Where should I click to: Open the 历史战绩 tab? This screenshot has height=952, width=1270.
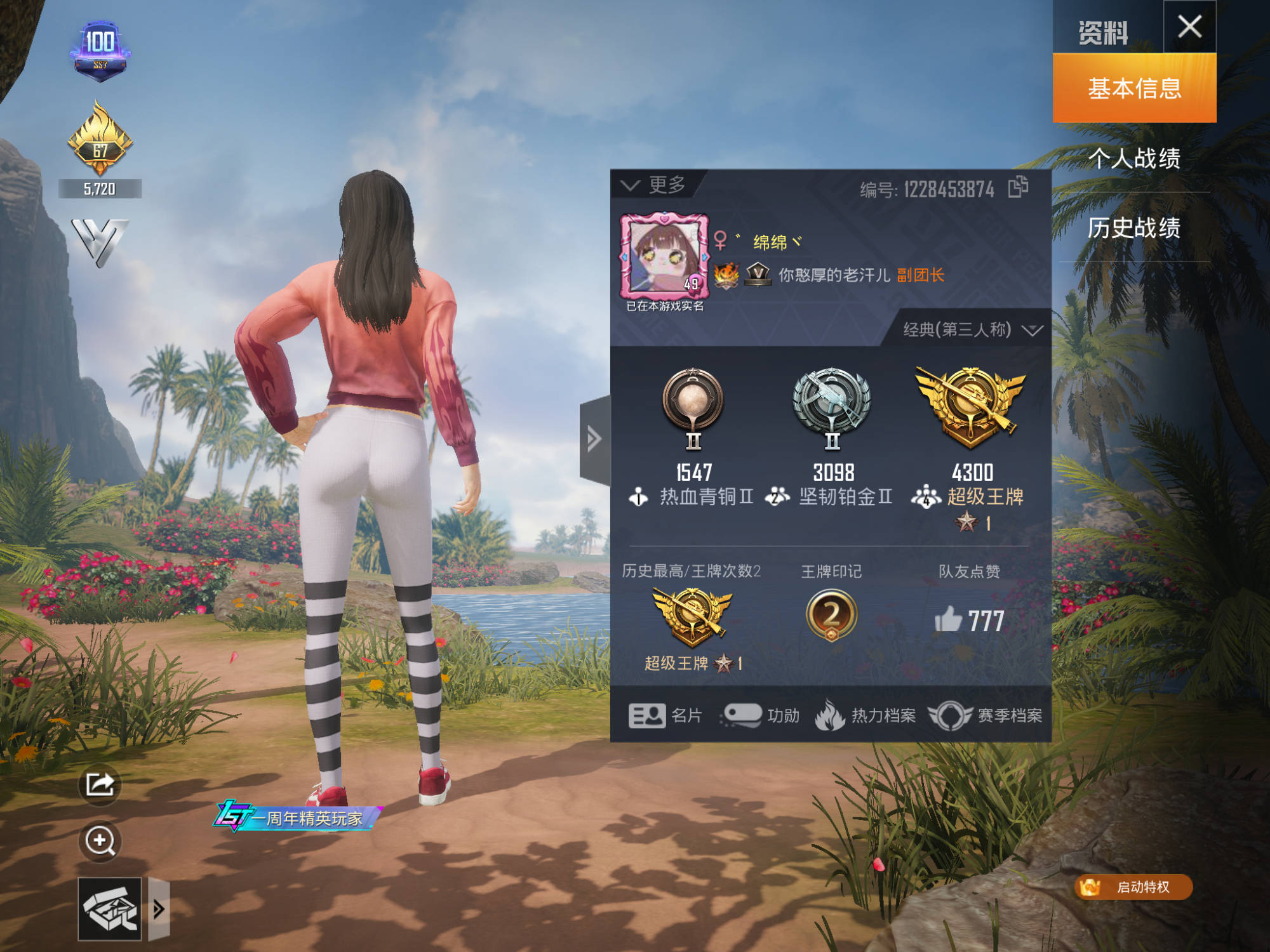1134,228
